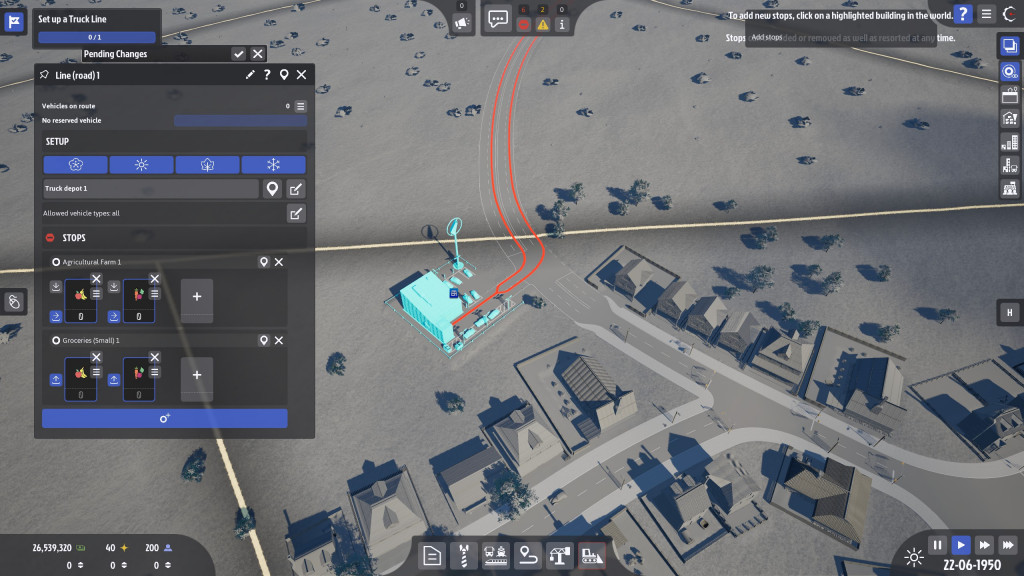1024x576 pixels.
Task: Select the snowflake winter season button
Action: click(x=273, y=165)
